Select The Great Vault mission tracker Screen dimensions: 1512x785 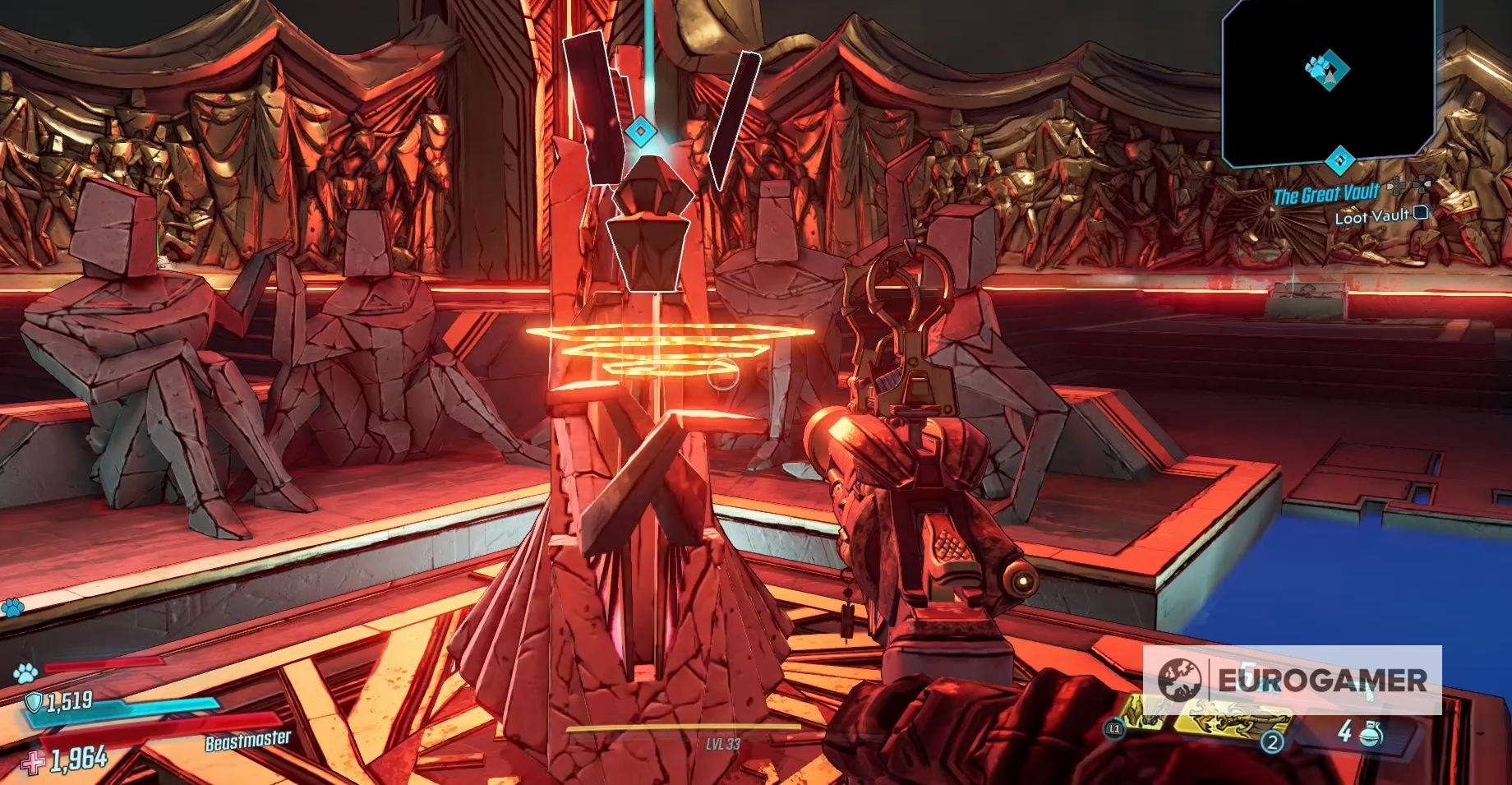click(x=1325, y=194)
